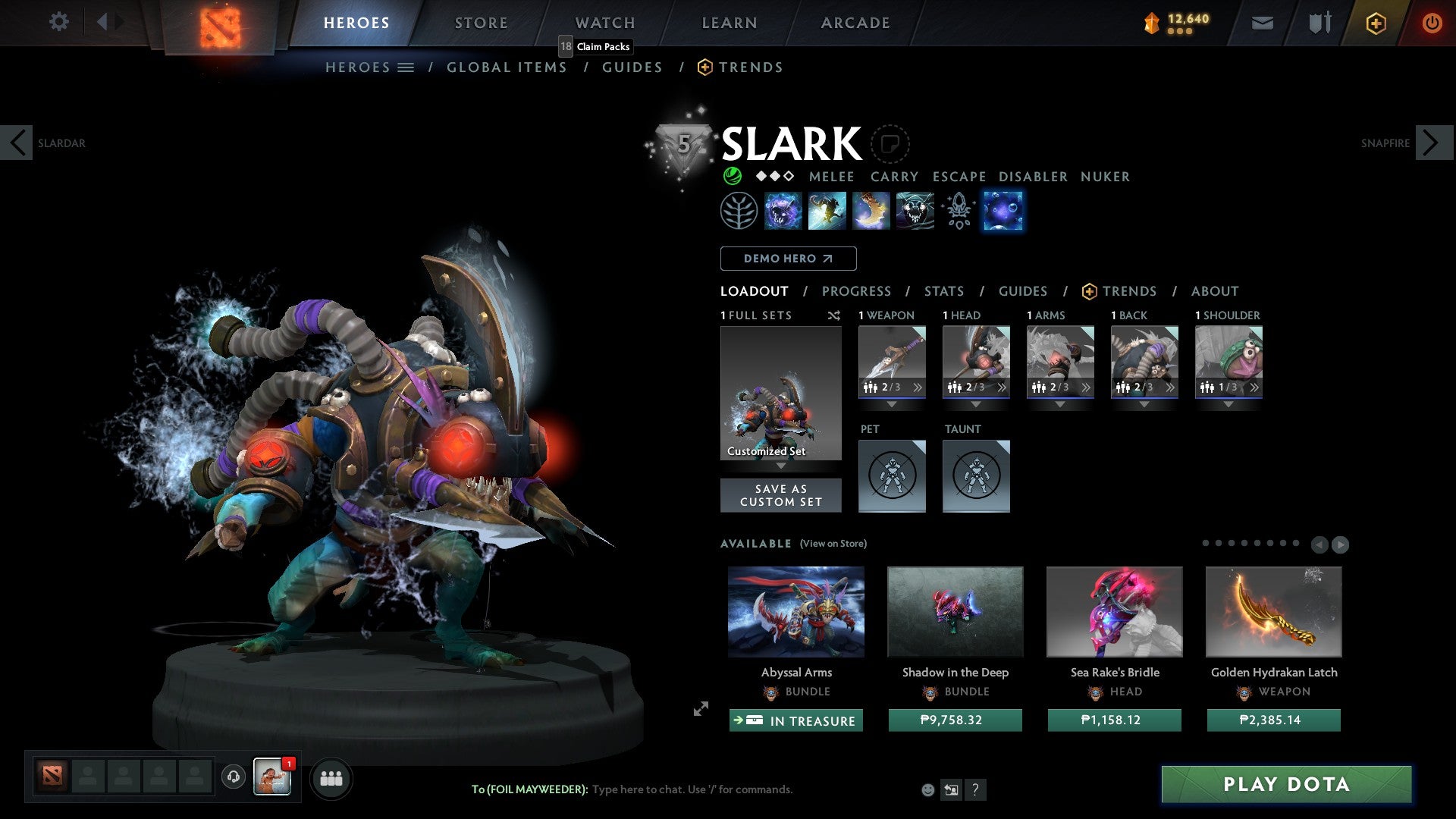Open the STORE menu item
1456x819 pixels.
click(x=481, y=23)
